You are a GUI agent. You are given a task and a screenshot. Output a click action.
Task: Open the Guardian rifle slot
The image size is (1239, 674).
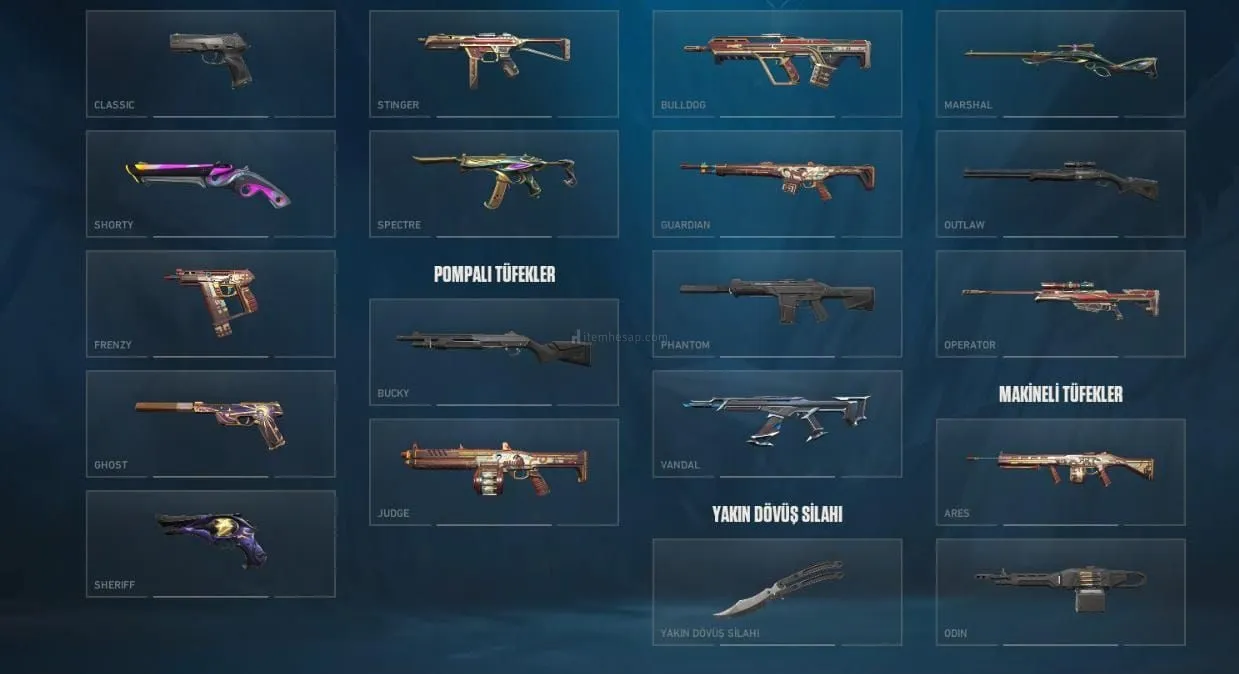tap(777, 183)
